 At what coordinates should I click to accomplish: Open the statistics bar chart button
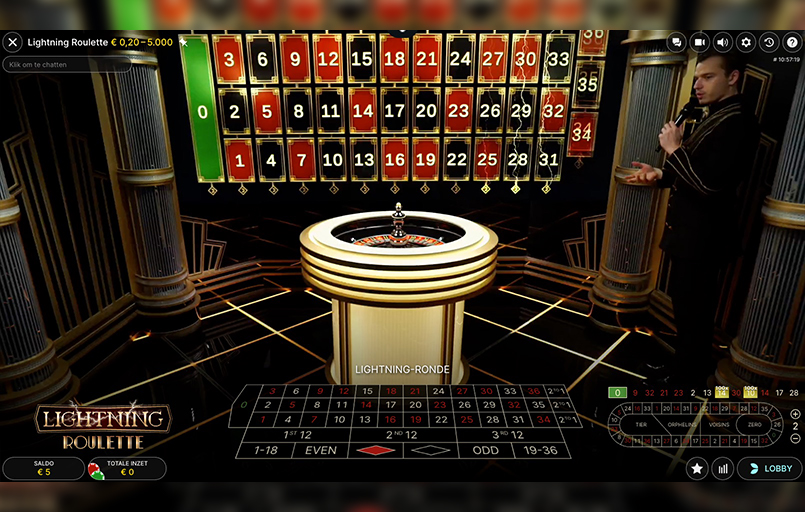(723, 468)
